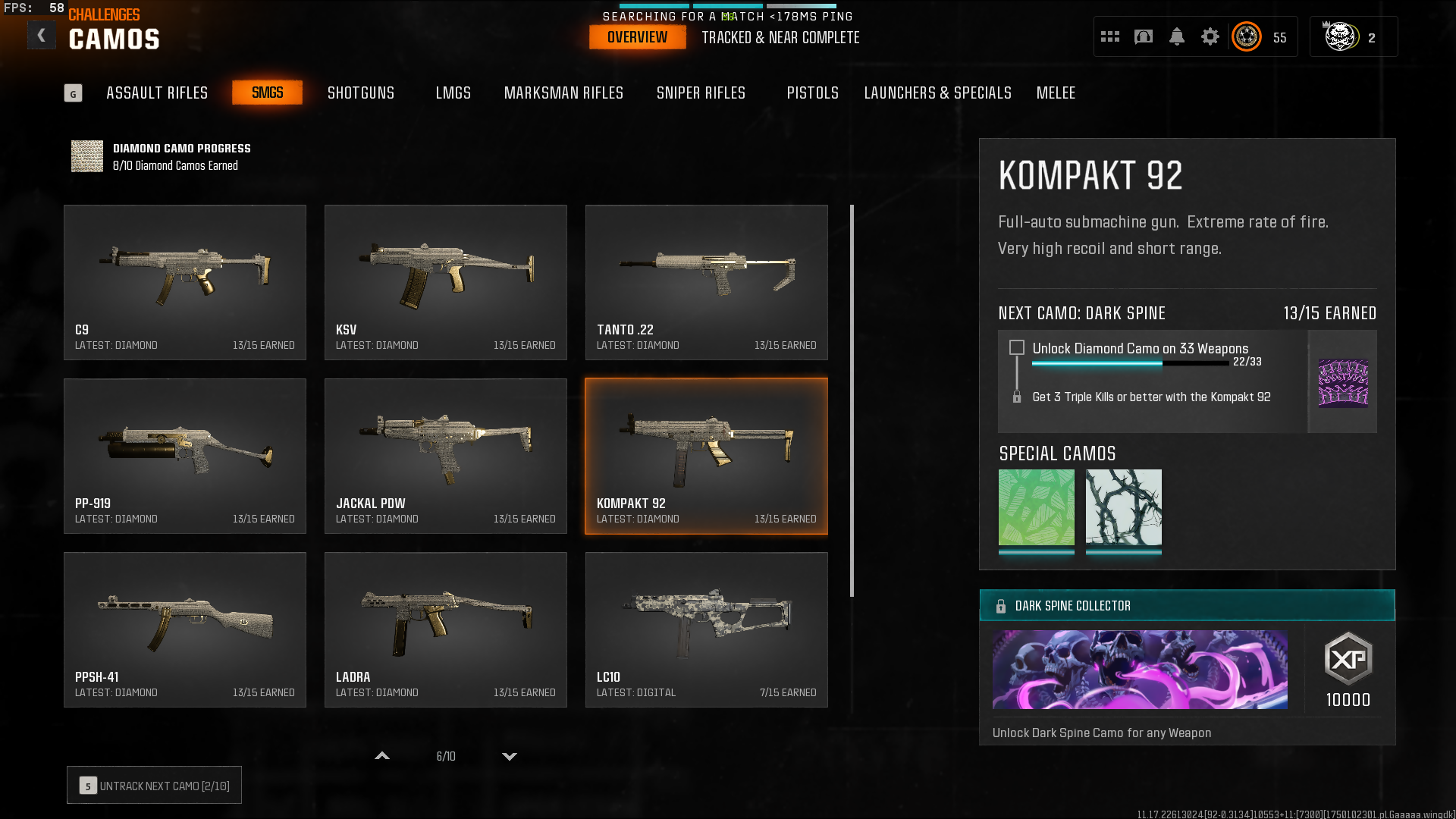Select the C9 weapon tile
Screen dimensions: 1456x819
pyautogui.click(x=185, y=282)
